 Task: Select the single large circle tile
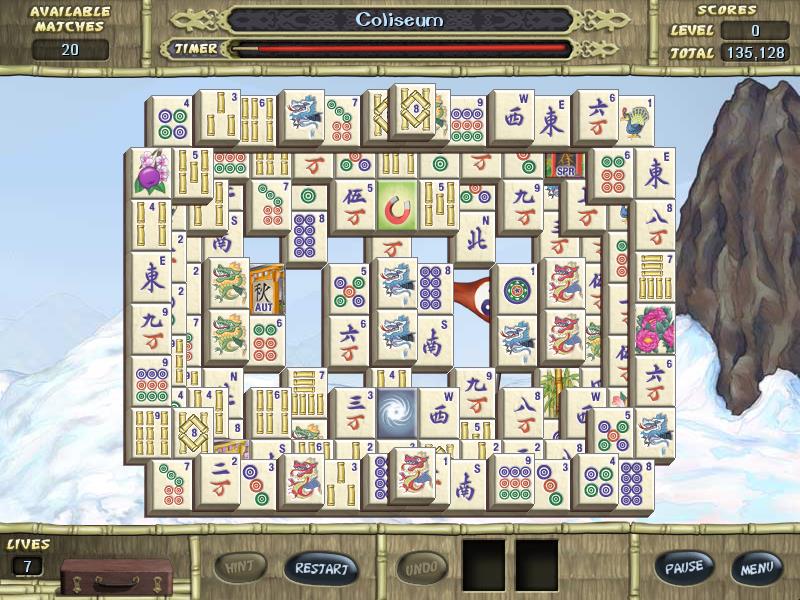pyautogui.click(x=518, y=292)
